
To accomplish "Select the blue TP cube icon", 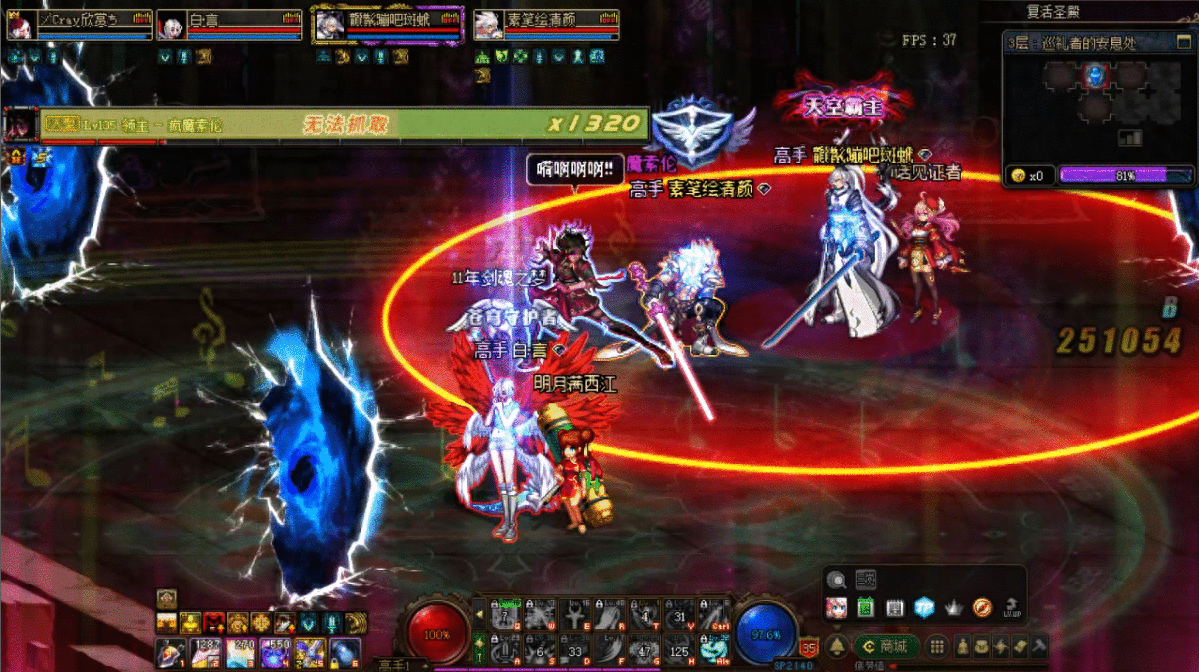I will (x=925, y=607).
